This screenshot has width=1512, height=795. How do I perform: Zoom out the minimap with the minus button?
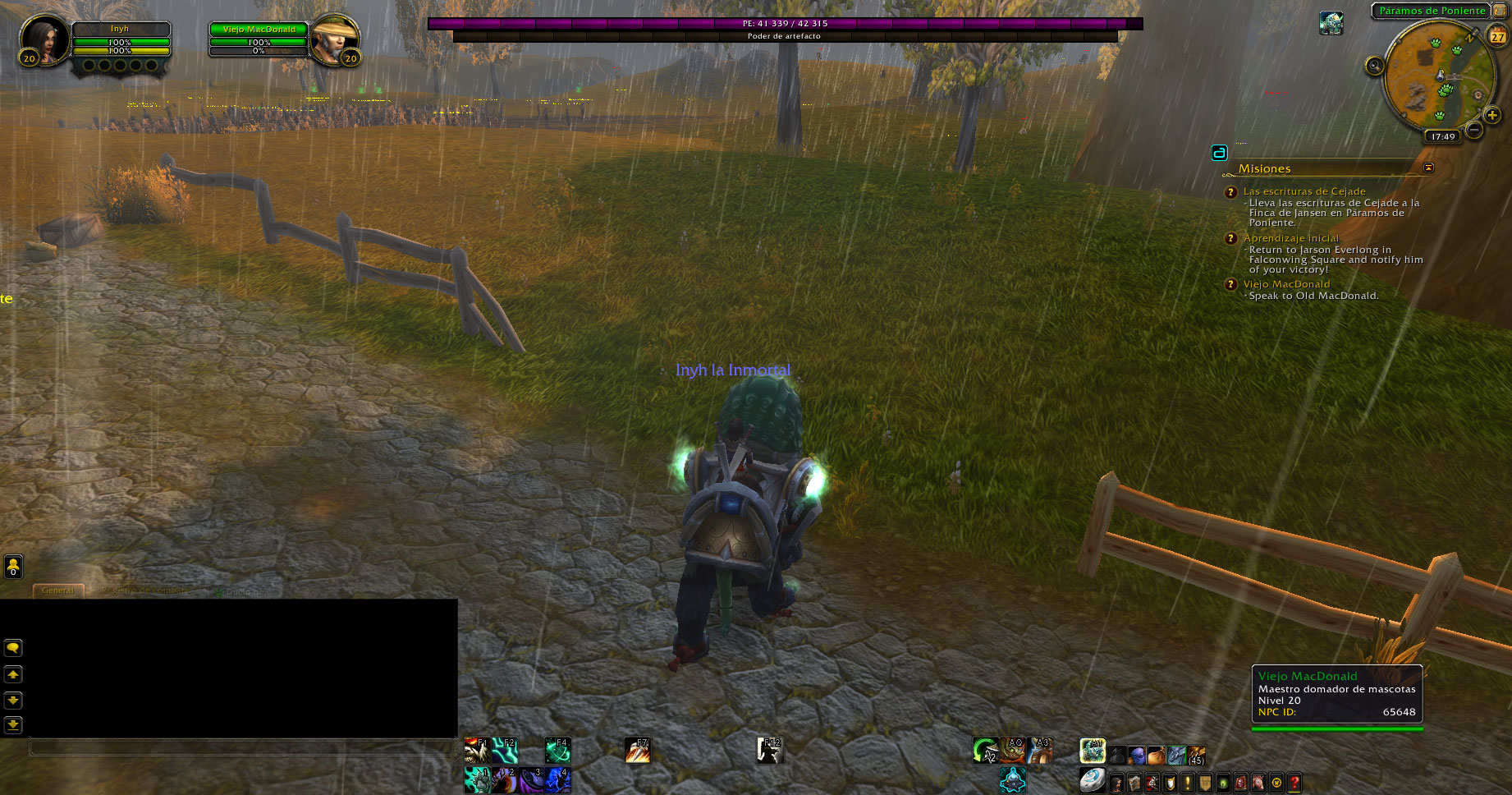[1474, 130]
